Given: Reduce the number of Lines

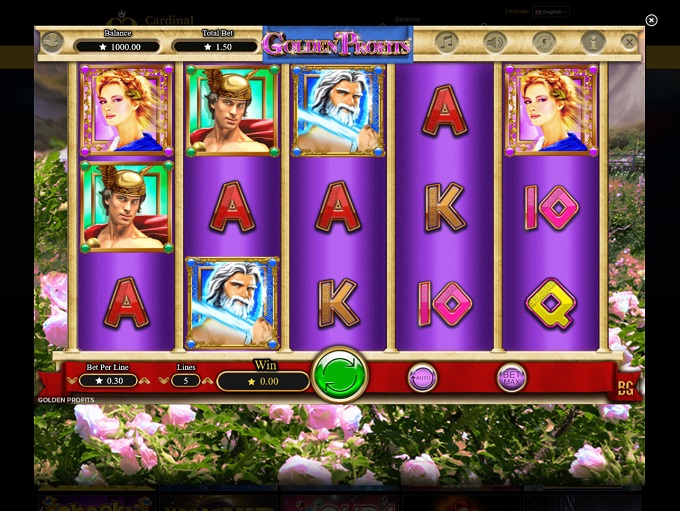Looking at the screenshot, I should point(164,381).
